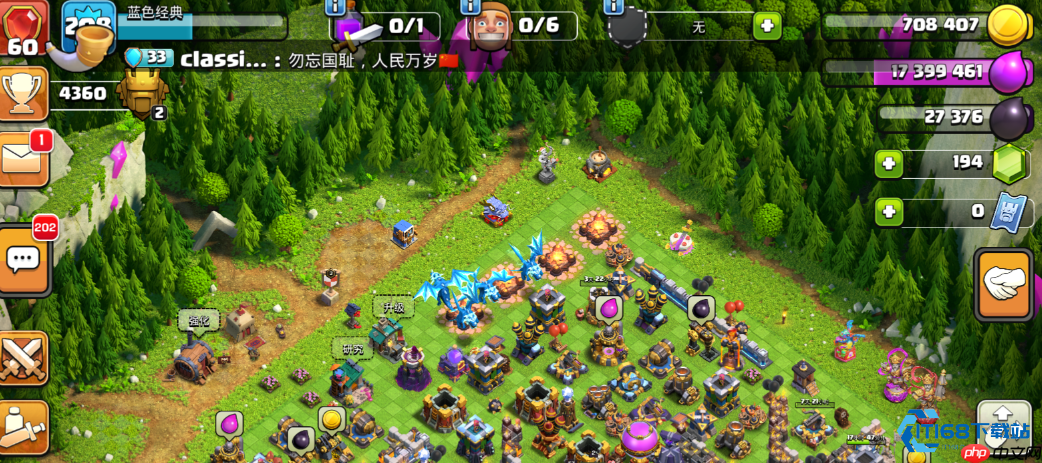The image size is (1042, 463).
Task: Tap the crossed swords Attack button
Action: point(23,357)
